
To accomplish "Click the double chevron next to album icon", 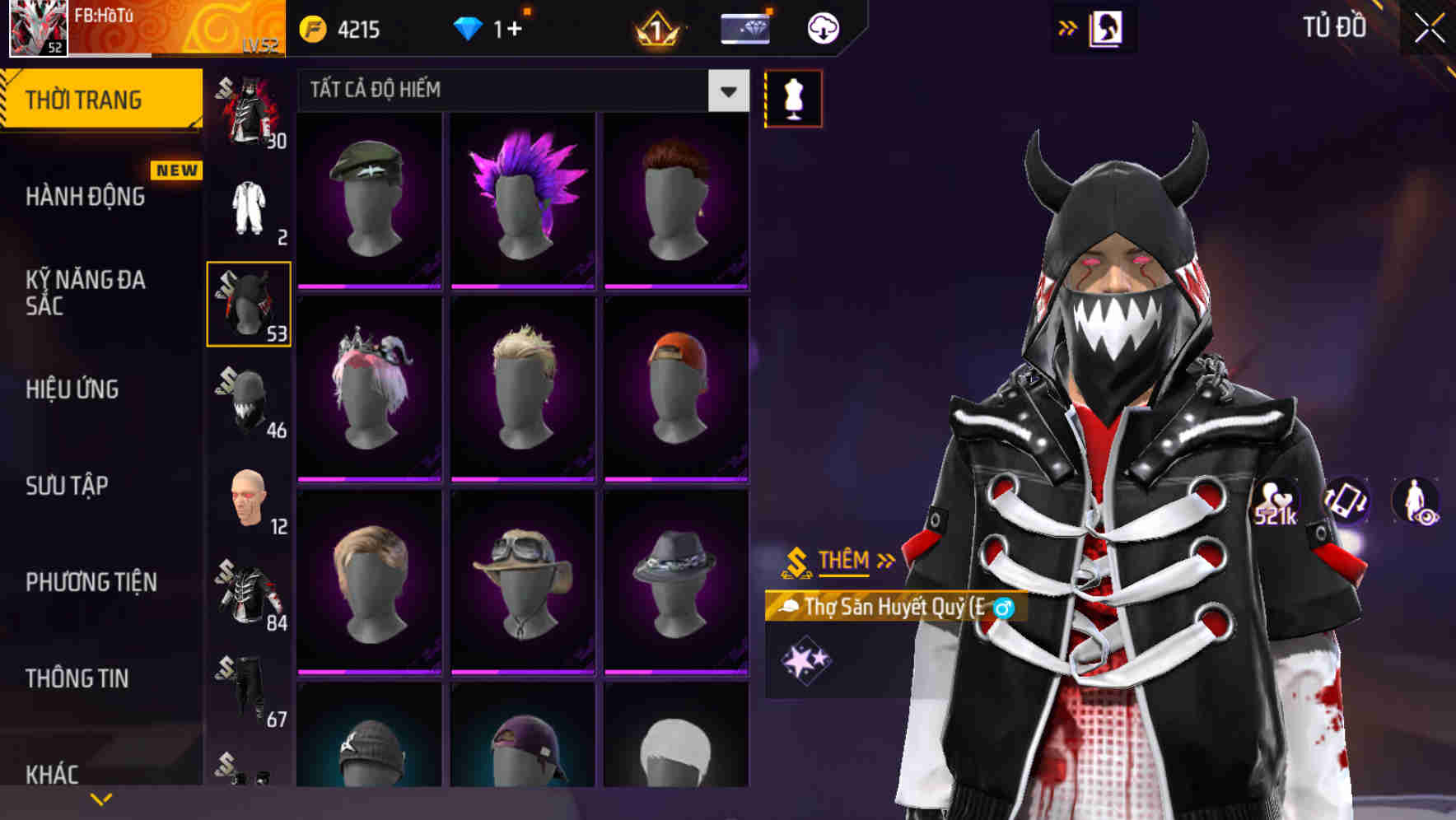I will click(x=1066, y=27).
